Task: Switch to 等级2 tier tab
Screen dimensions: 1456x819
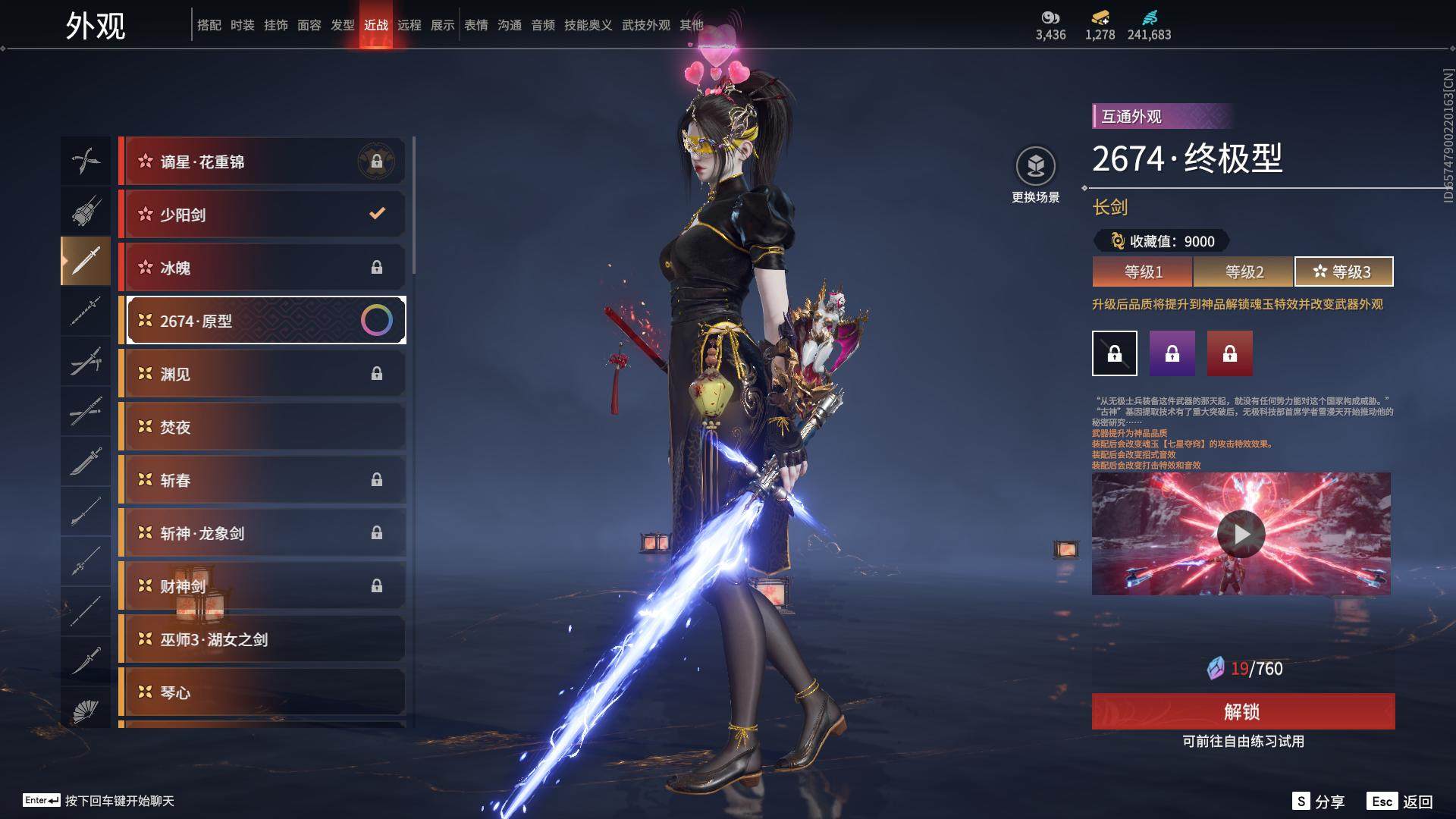Action: point(1244,271)
